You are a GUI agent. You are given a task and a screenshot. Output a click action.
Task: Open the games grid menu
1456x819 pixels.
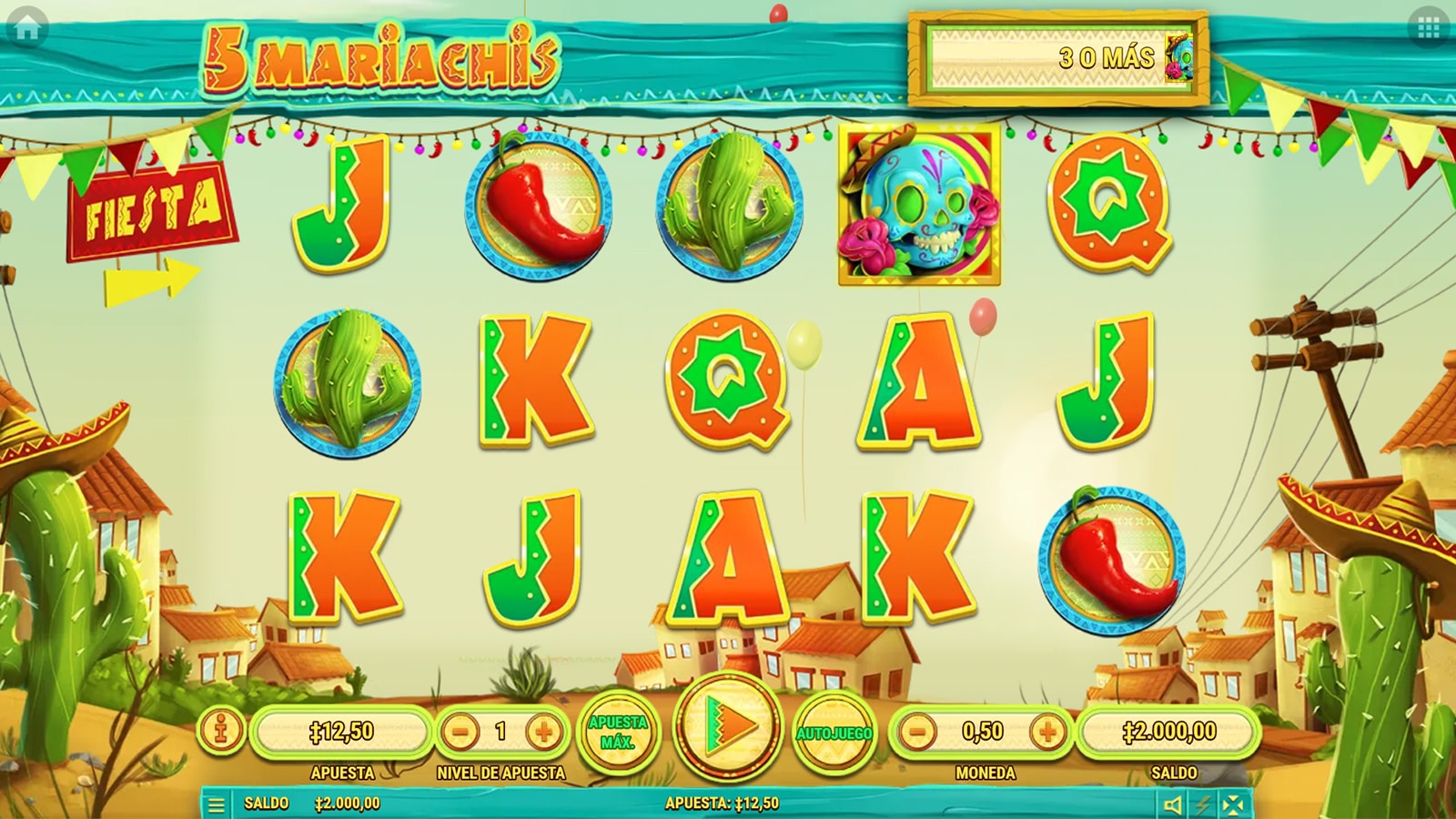coord(1428,28)
